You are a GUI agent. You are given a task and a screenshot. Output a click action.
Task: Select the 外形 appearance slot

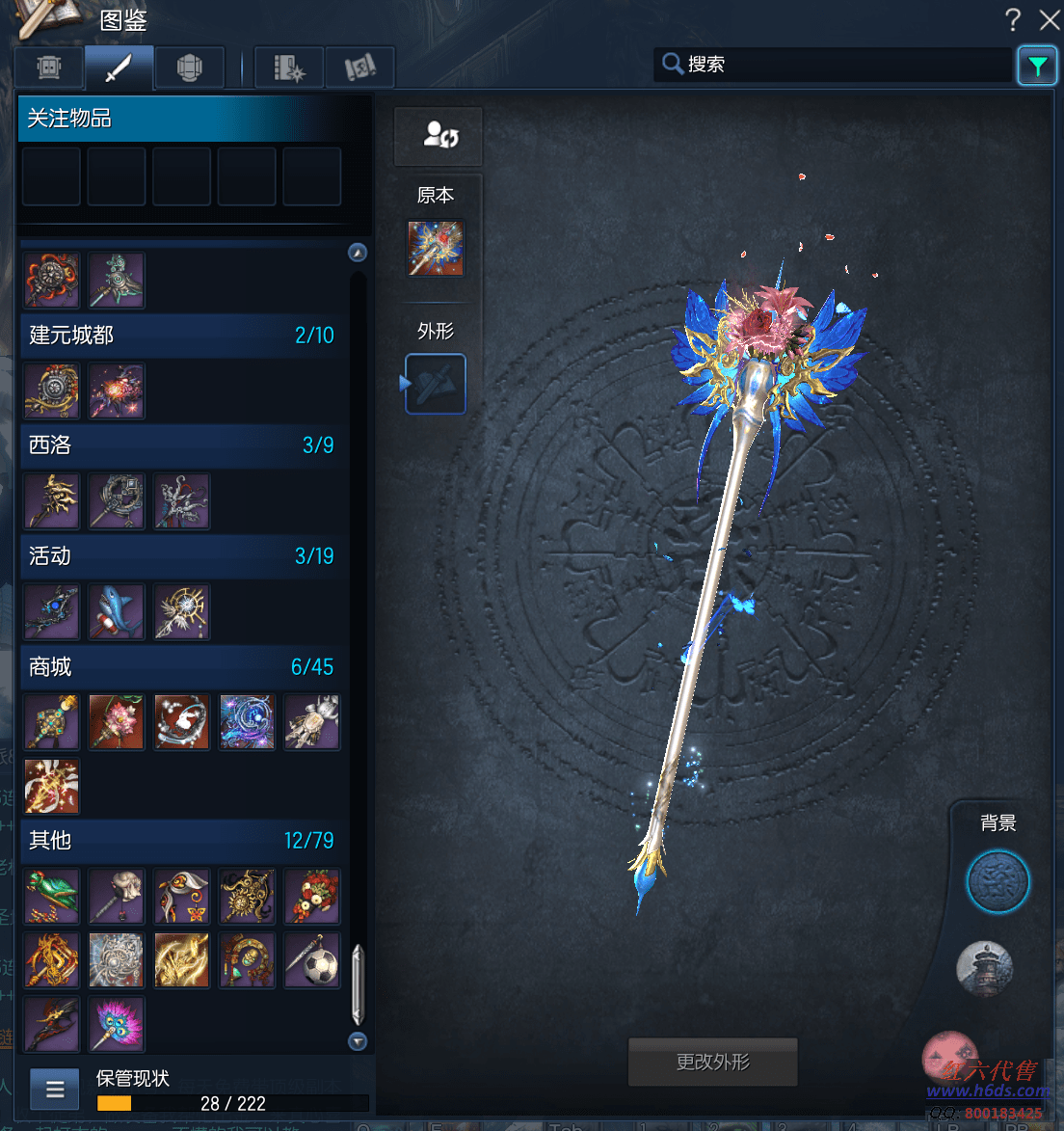pyautogui.click(x=436, y=384)
